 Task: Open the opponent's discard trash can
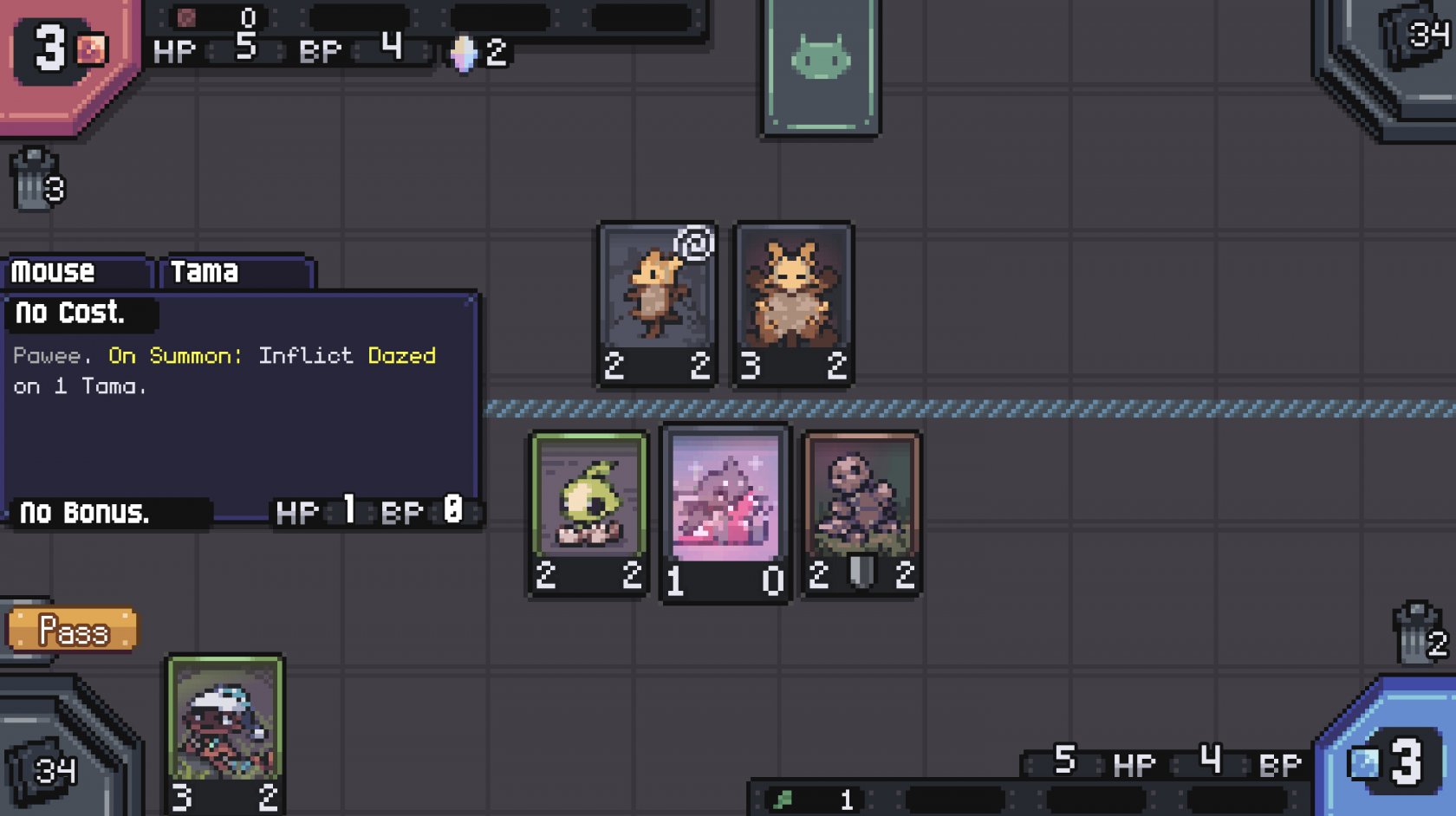pos(36,179)
